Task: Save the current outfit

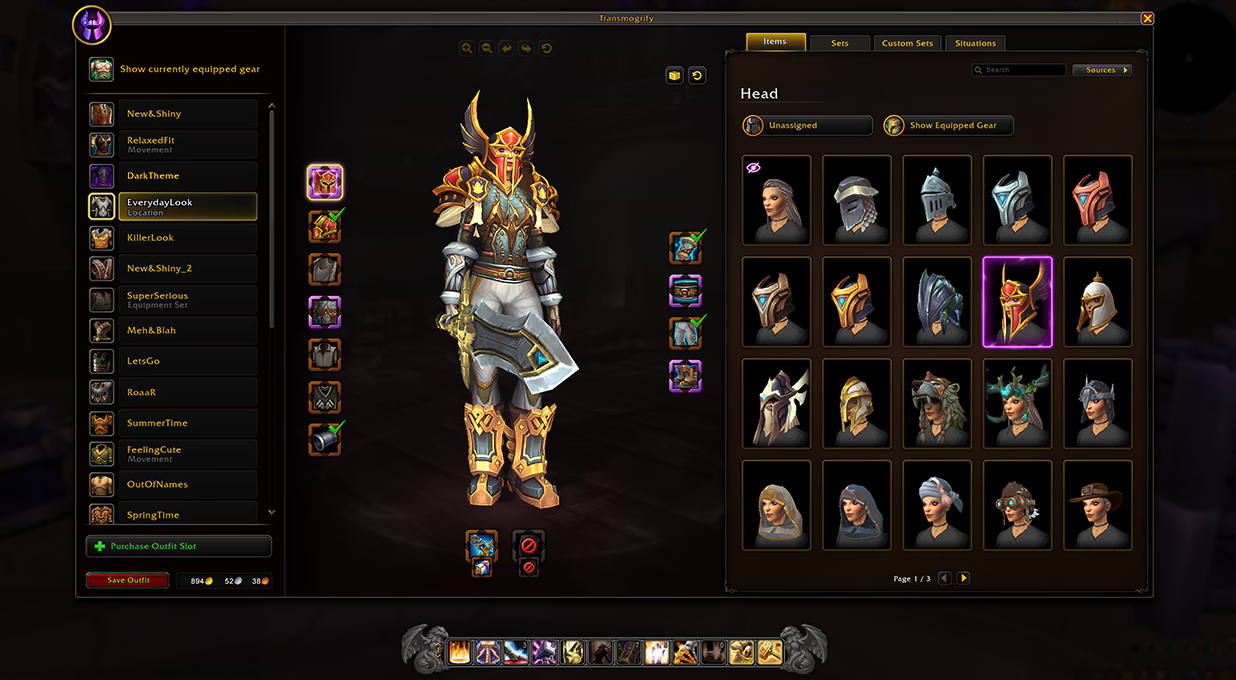Action: tap(127, 580)
